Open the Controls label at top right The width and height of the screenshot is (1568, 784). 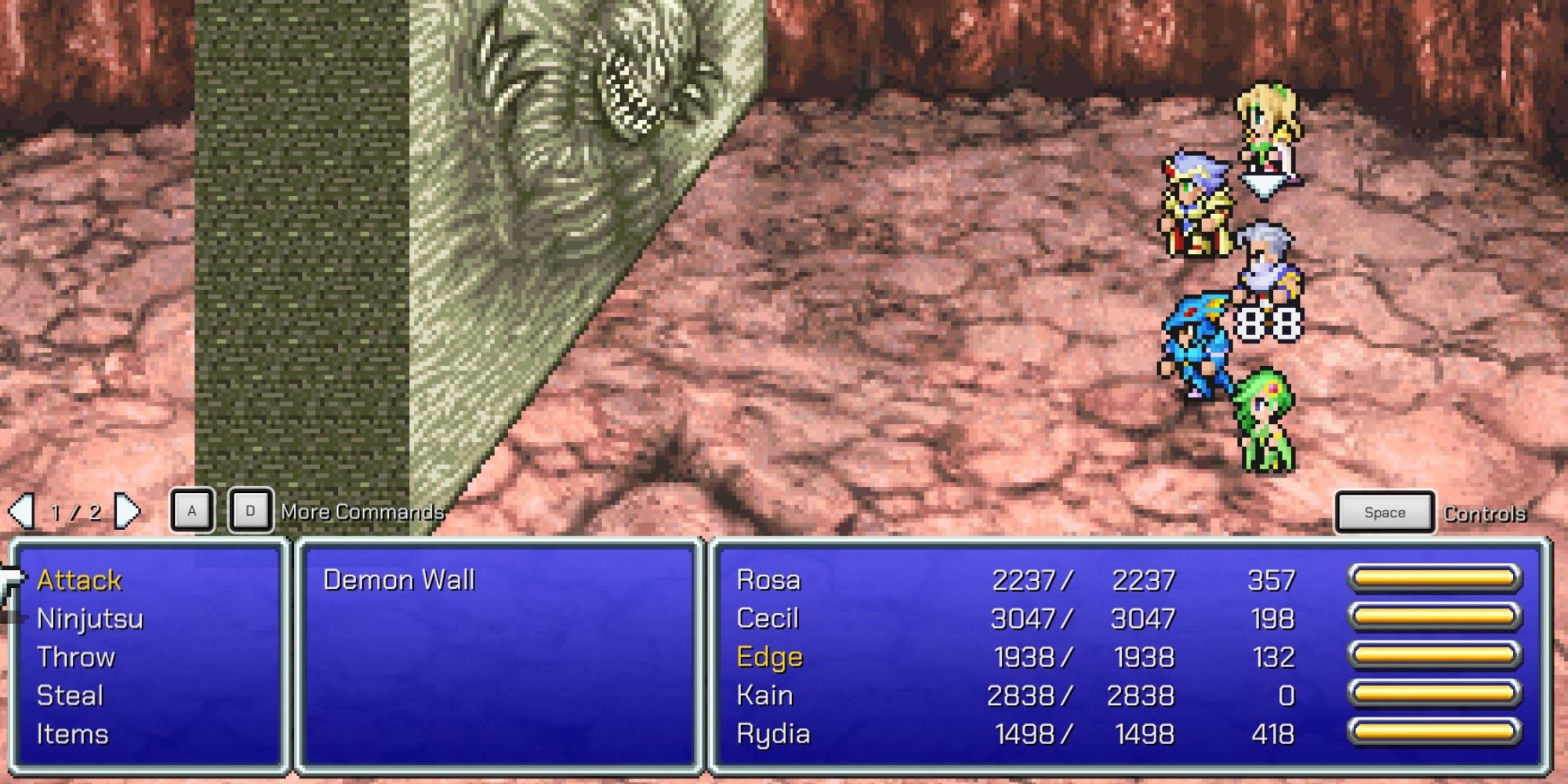coord(1484,514)
